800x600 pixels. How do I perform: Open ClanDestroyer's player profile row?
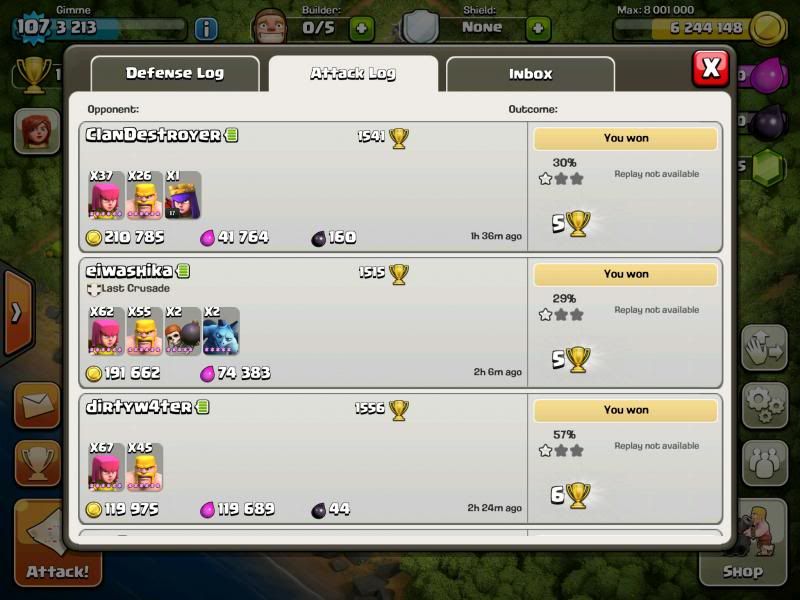pyautogui.click(x=153, y=135)
